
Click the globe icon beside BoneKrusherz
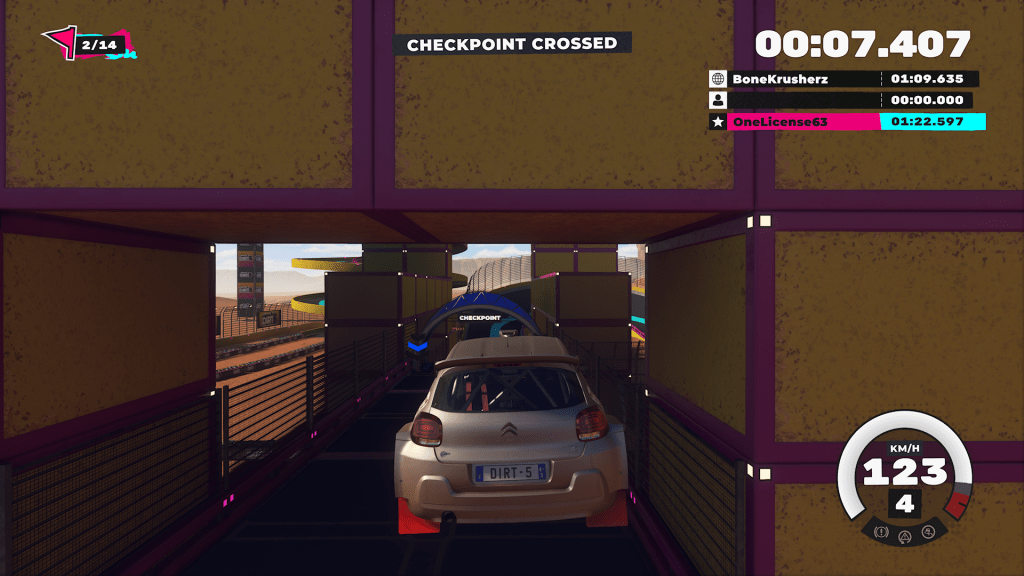point(717,79)
